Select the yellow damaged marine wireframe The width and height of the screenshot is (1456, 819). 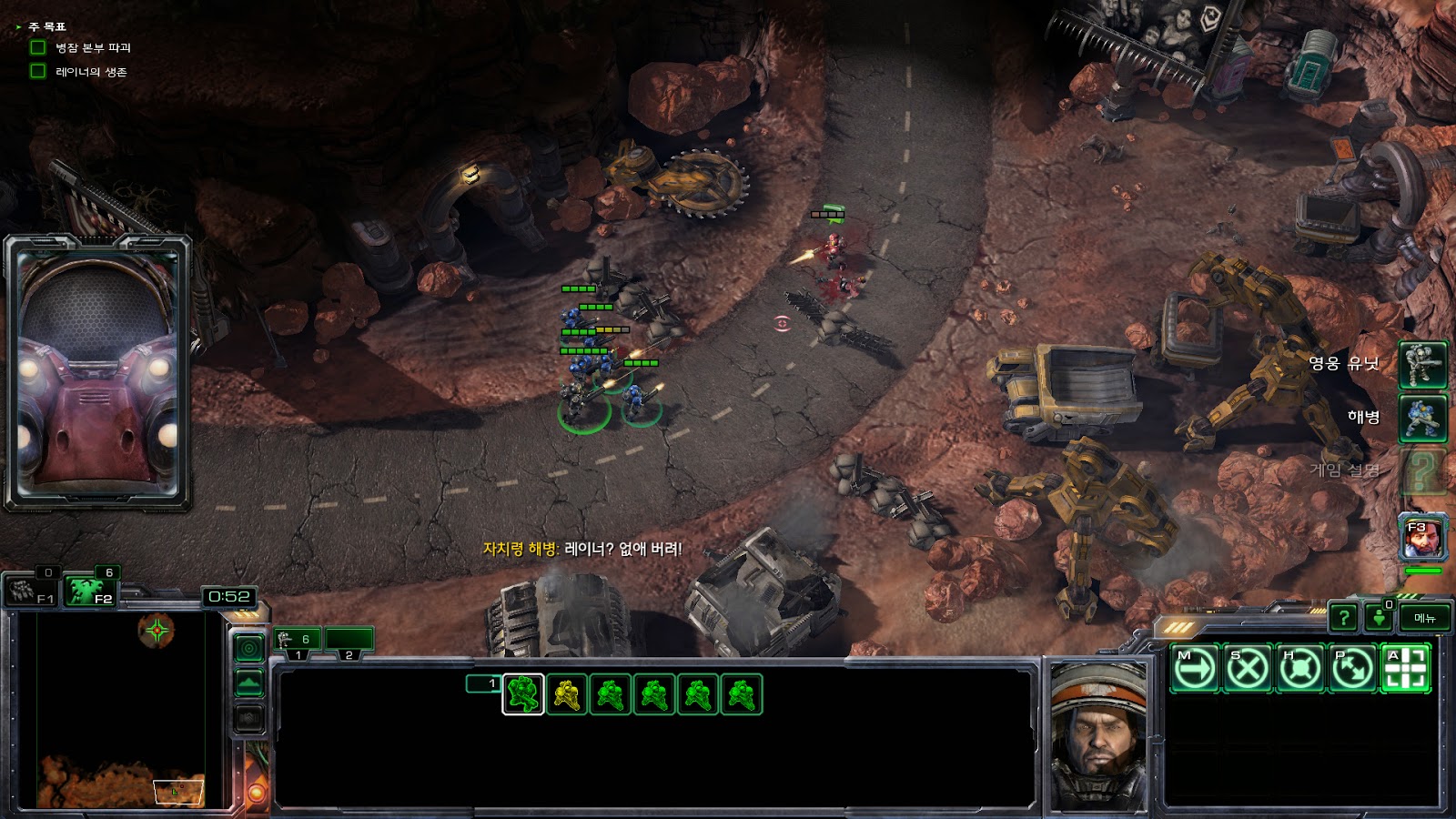click(x=567, y=695)
